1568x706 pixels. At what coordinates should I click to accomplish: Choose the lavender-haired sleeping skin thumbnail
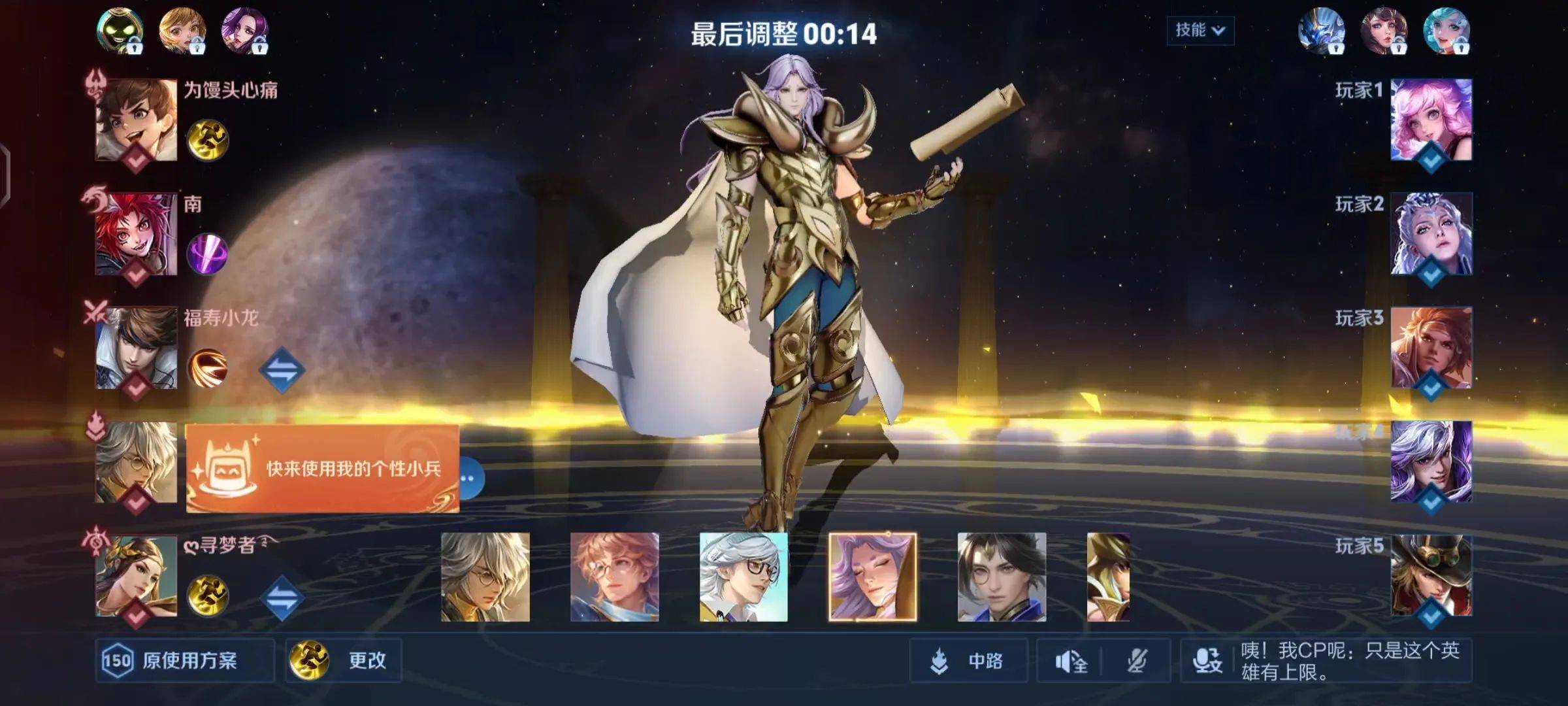tap(872, 577)
